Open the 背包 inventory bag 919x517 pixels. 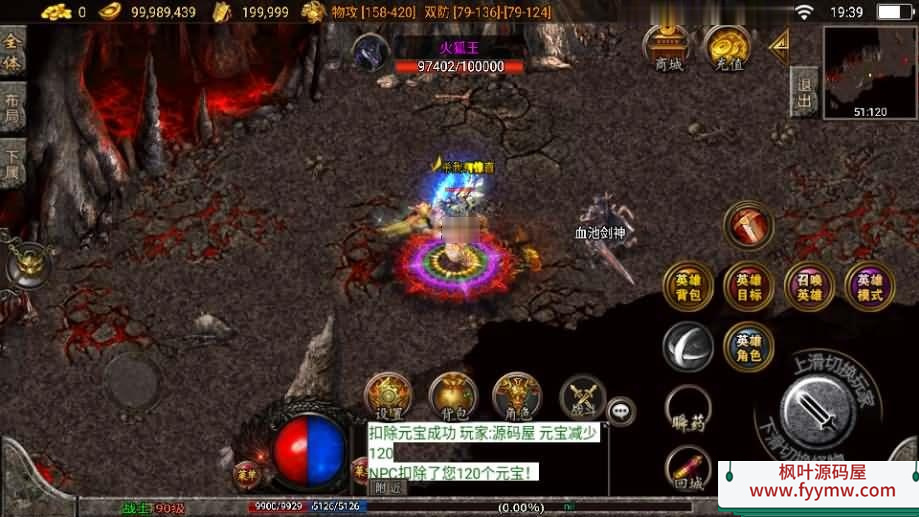point(453,397)
